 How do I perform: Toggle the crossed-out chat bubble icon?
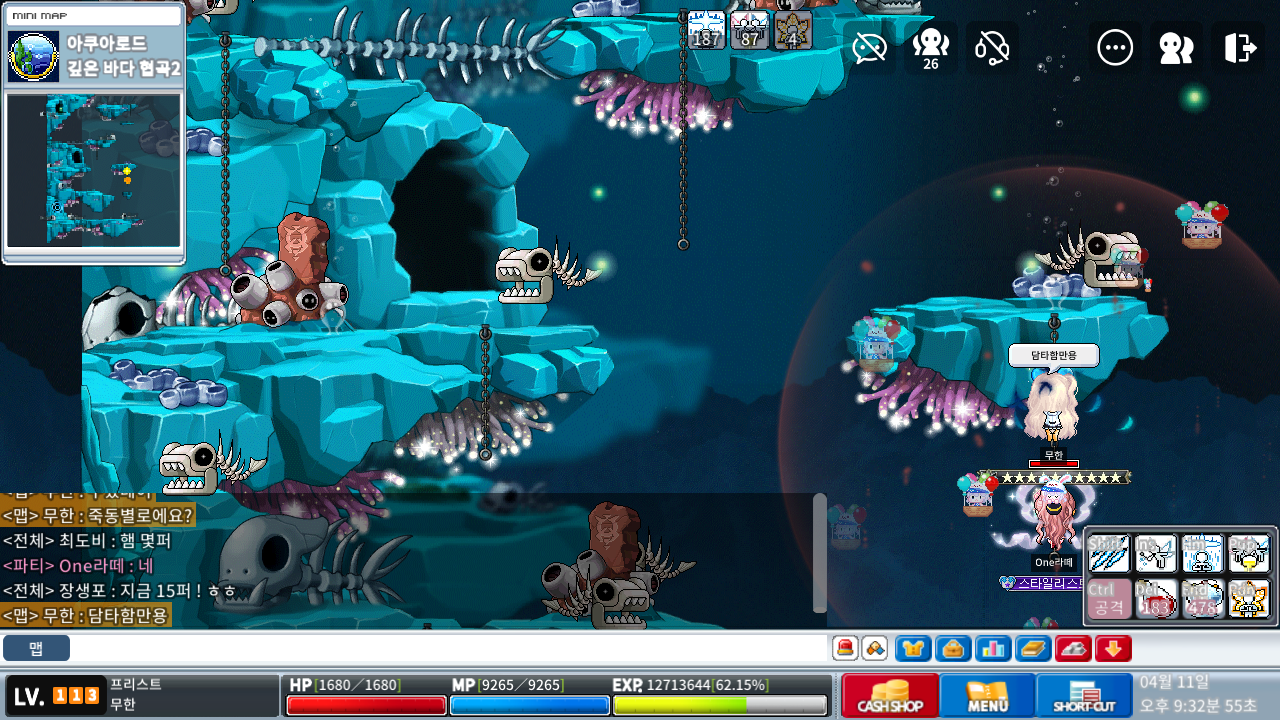point(870,47)
